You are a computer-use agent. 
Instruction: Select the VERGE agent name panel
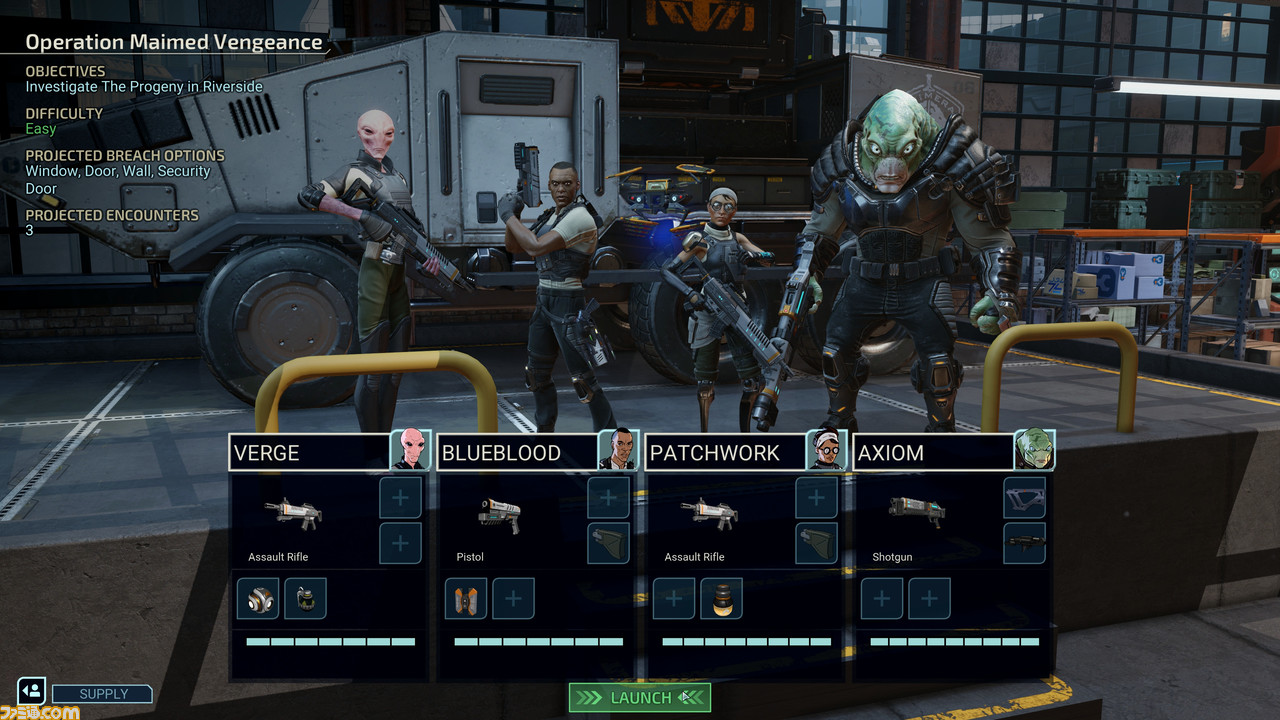309,452
